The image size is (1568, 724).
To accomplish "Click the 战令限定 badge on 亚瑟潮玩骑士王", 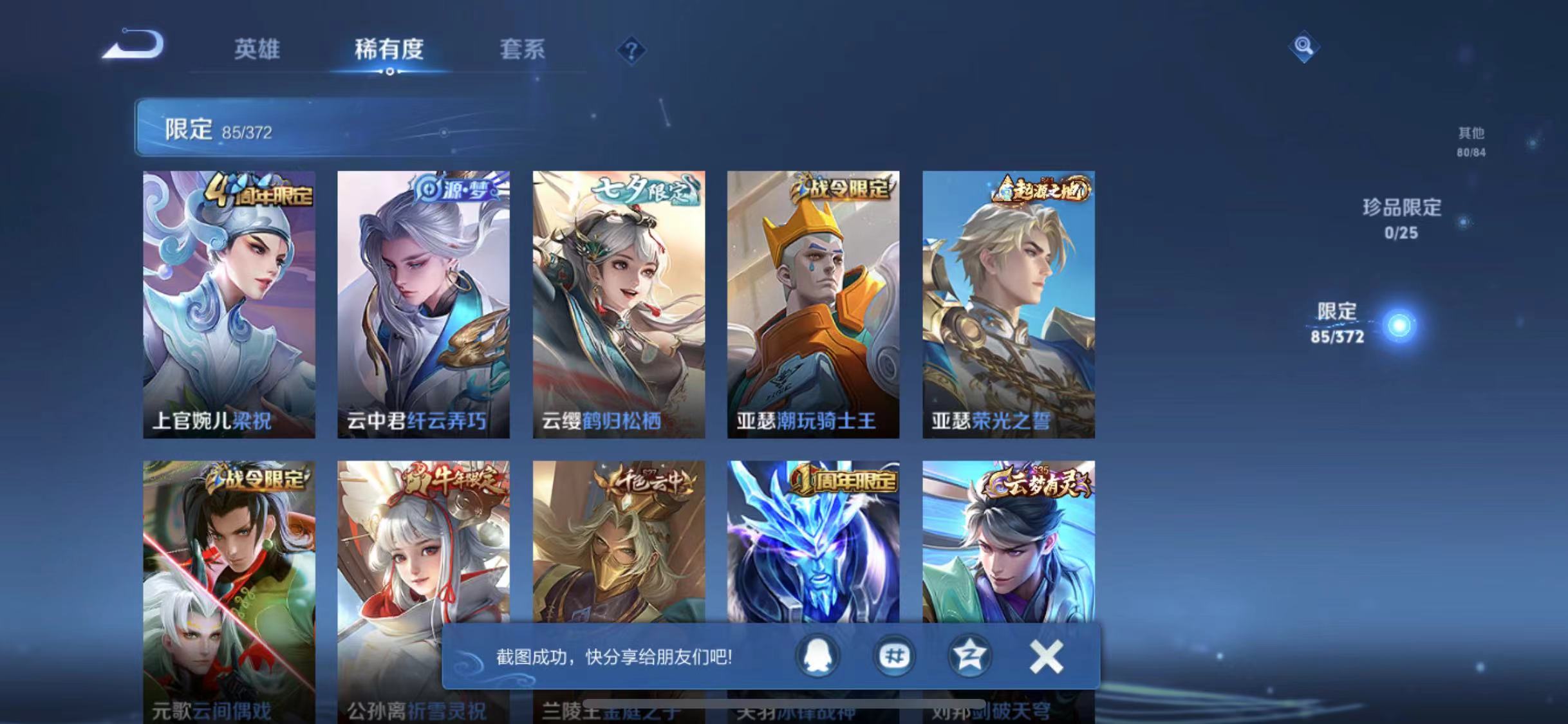I will coord(842,187).
